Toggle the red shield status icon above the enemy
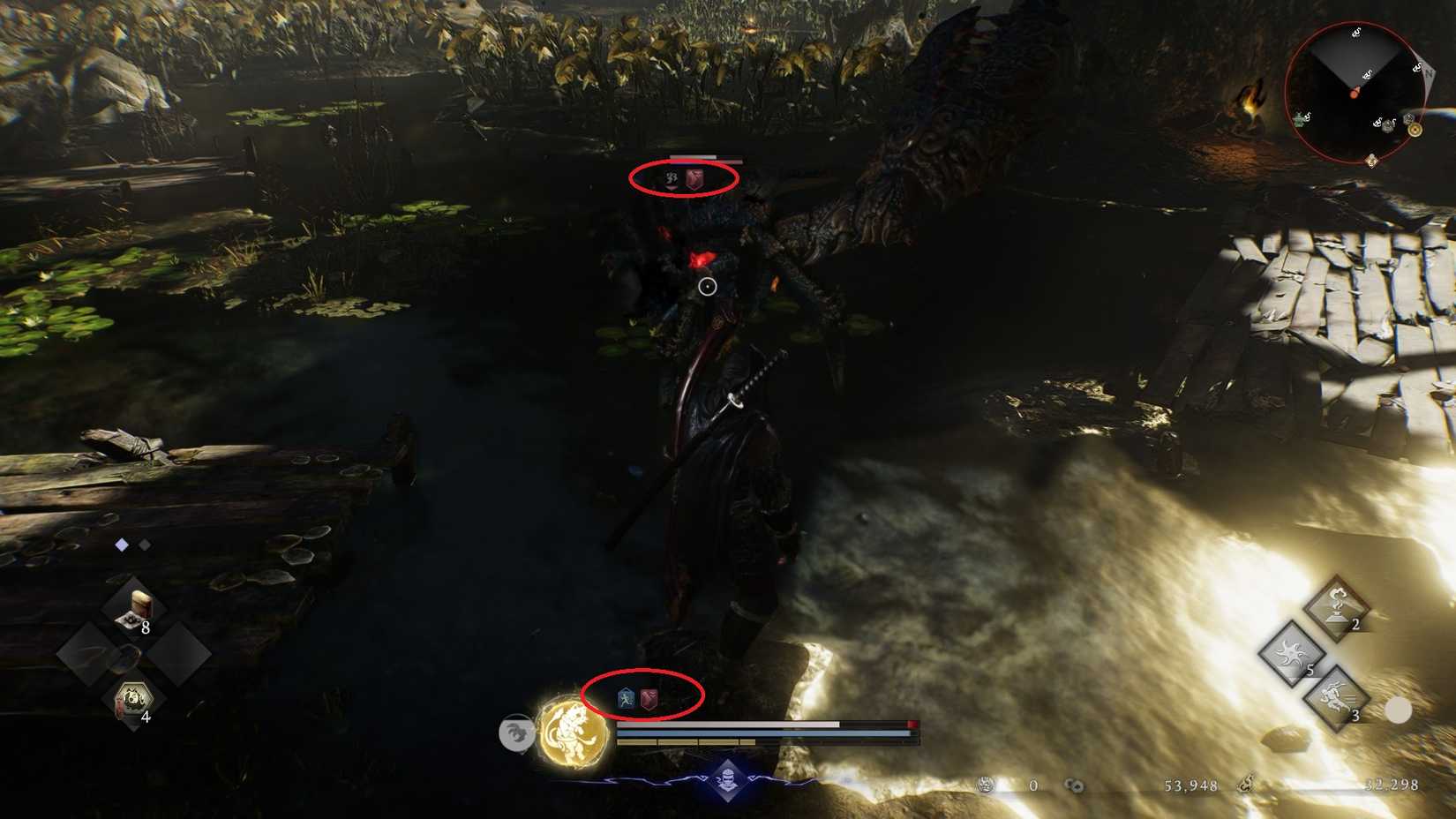The height and width of the screenshot is (819, 1456). point(696,177)
